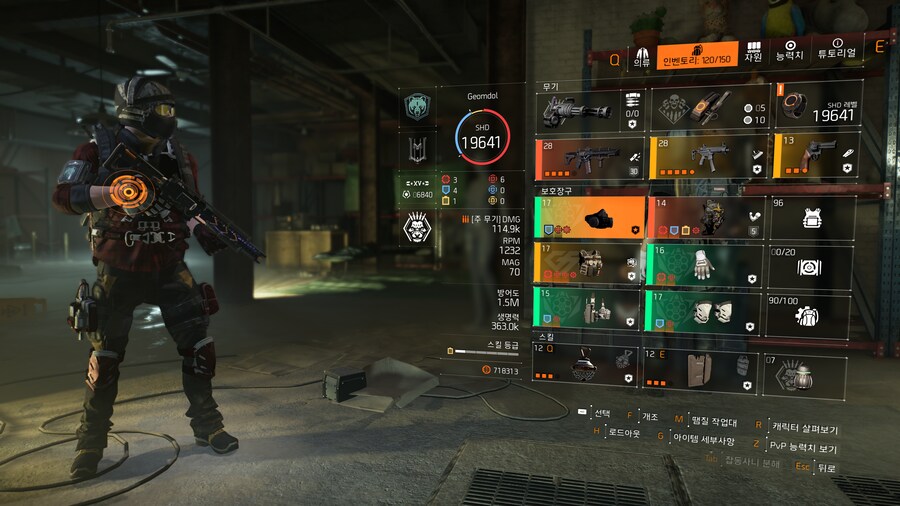Open the 튜토리얼 (tutorial) tab
The height and width of the screenshot is (506, 900).
836,50
